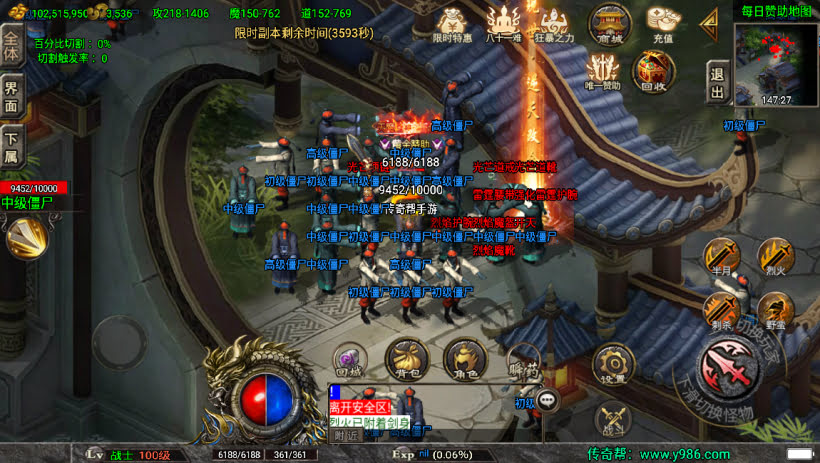
Task: Select the 全体 tab
Action: [x=12, y=47]
